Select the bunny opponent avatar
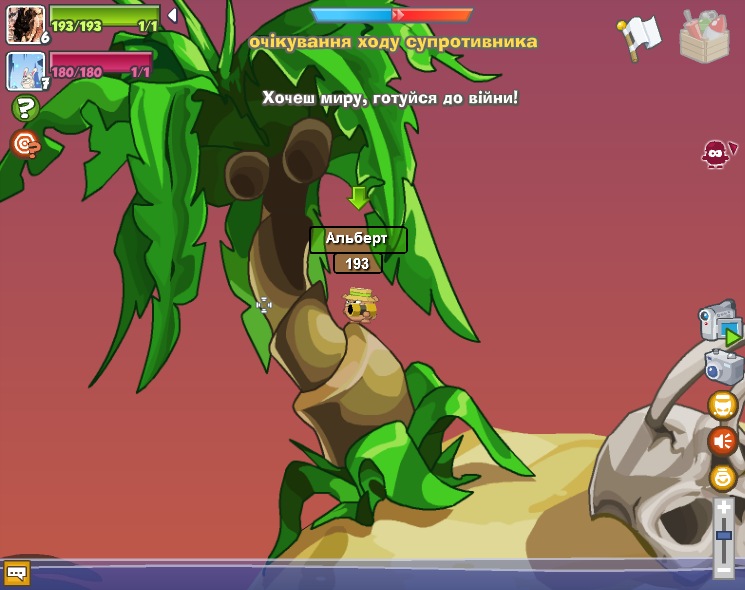745x590 pixels. [x=25, y=71]
